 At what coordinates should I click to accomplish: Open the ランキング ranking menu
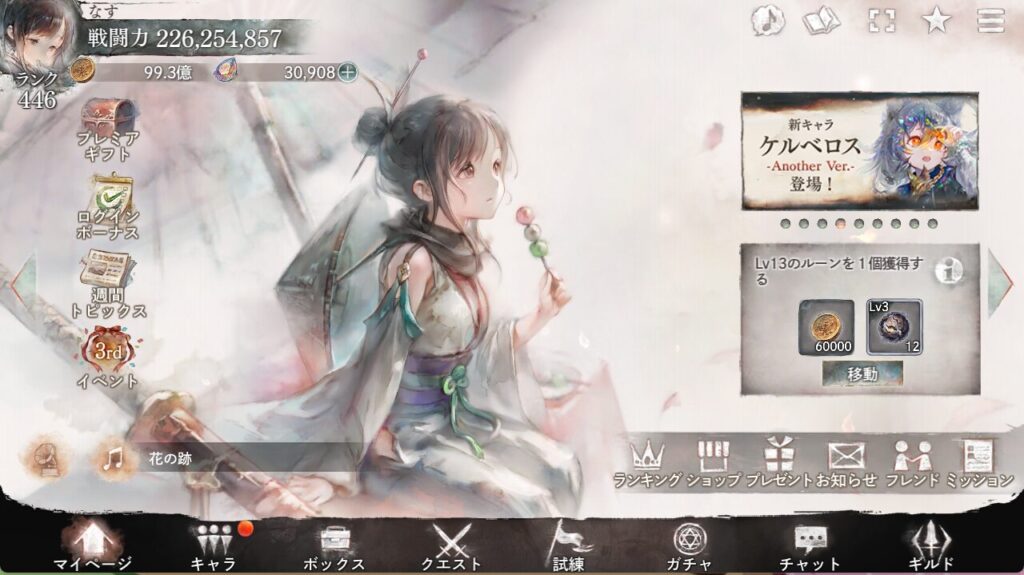click(x=647, y=463)
